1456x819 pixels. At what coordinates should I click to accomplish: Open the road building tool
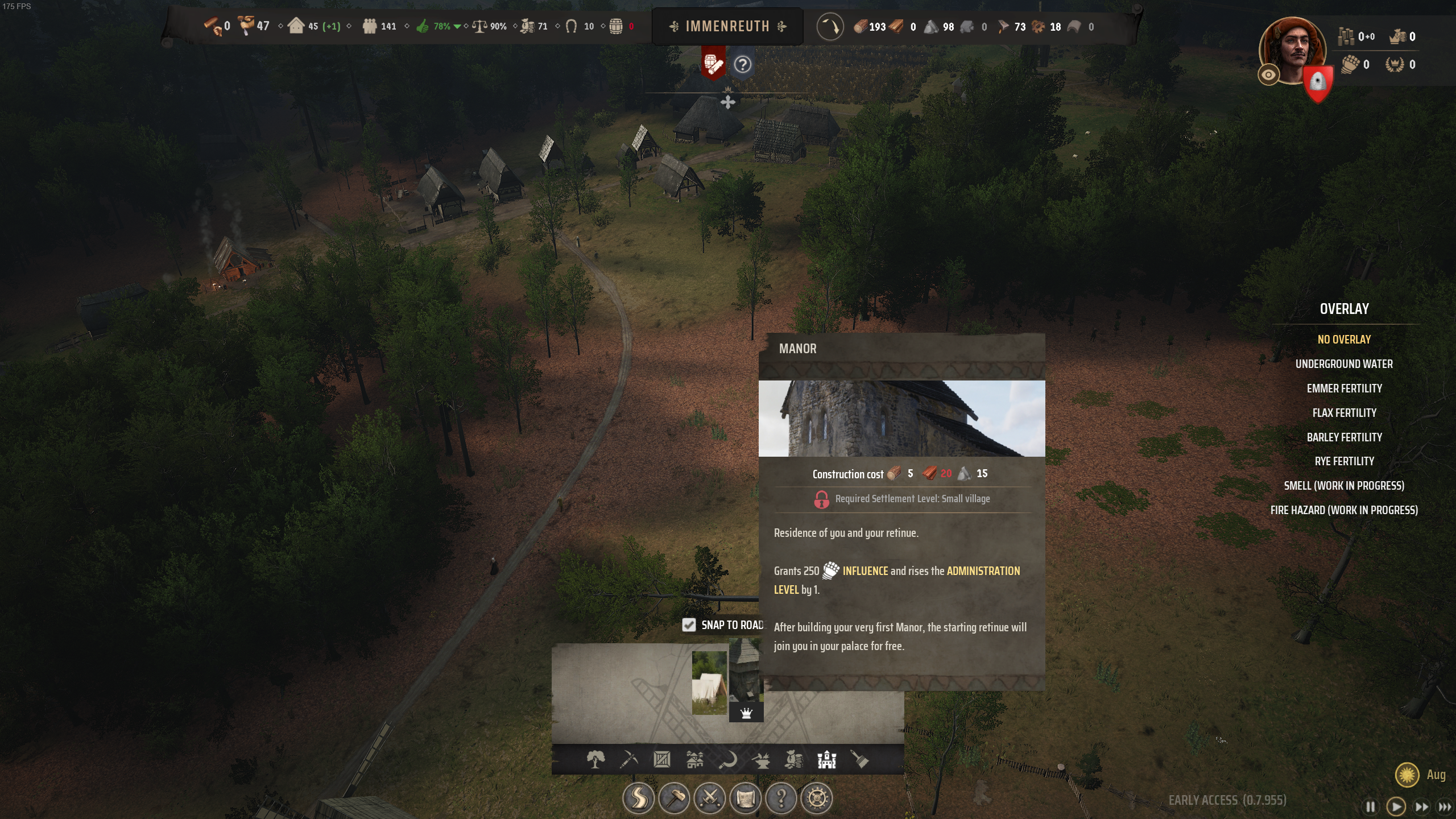click(x=638, y=799)
